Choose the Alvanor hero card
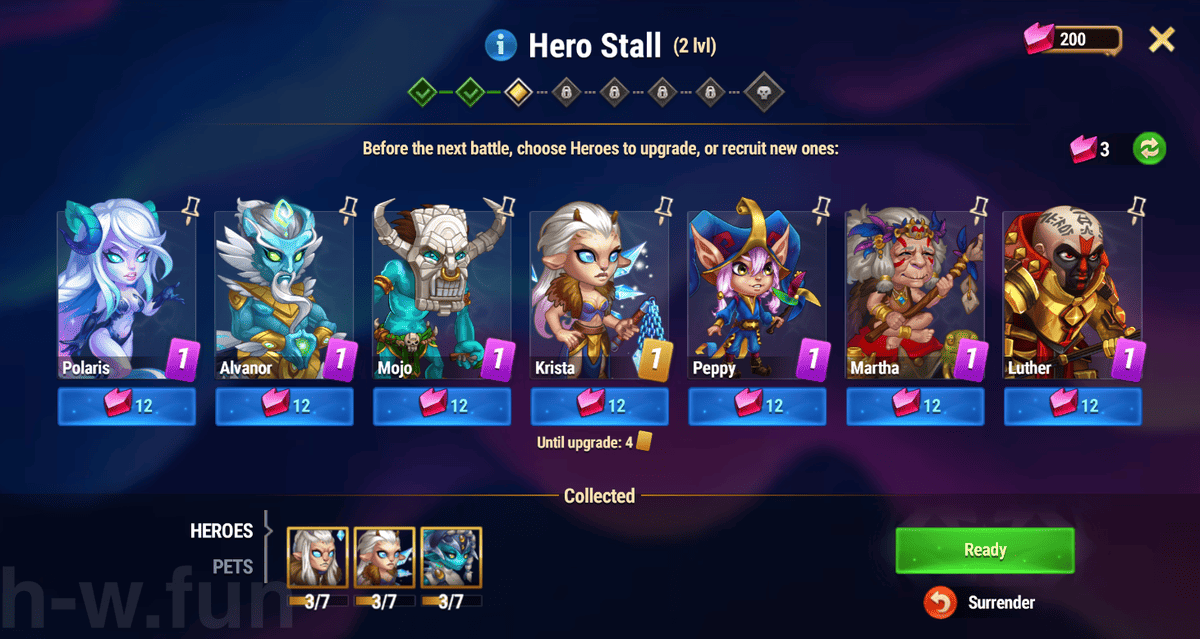Viewport: 1200px width, 639px height. (x=284, y=290)
